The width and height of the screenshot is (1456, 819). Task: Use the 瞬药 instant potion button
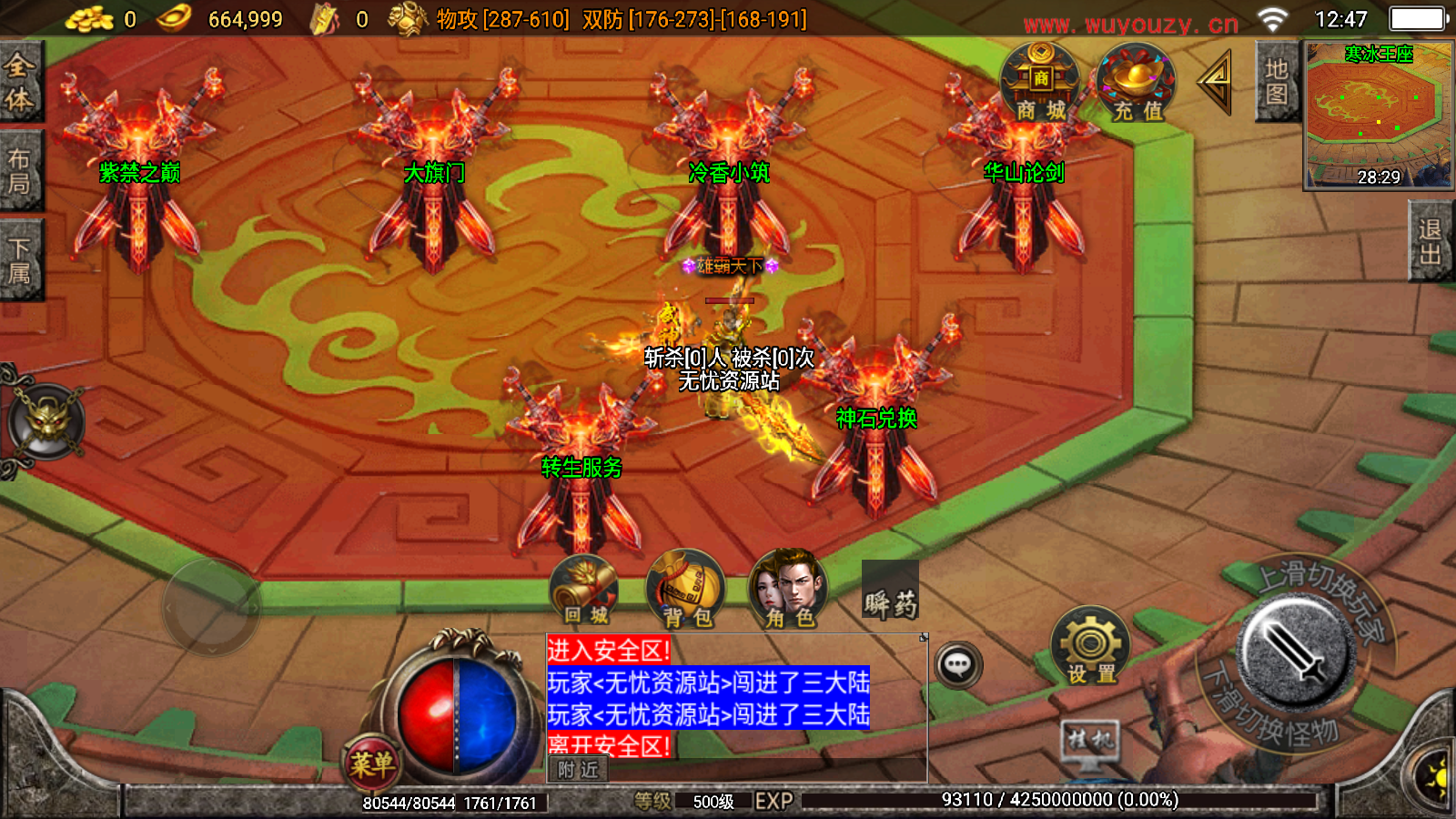pyautogui.click(x=890, y=592)
